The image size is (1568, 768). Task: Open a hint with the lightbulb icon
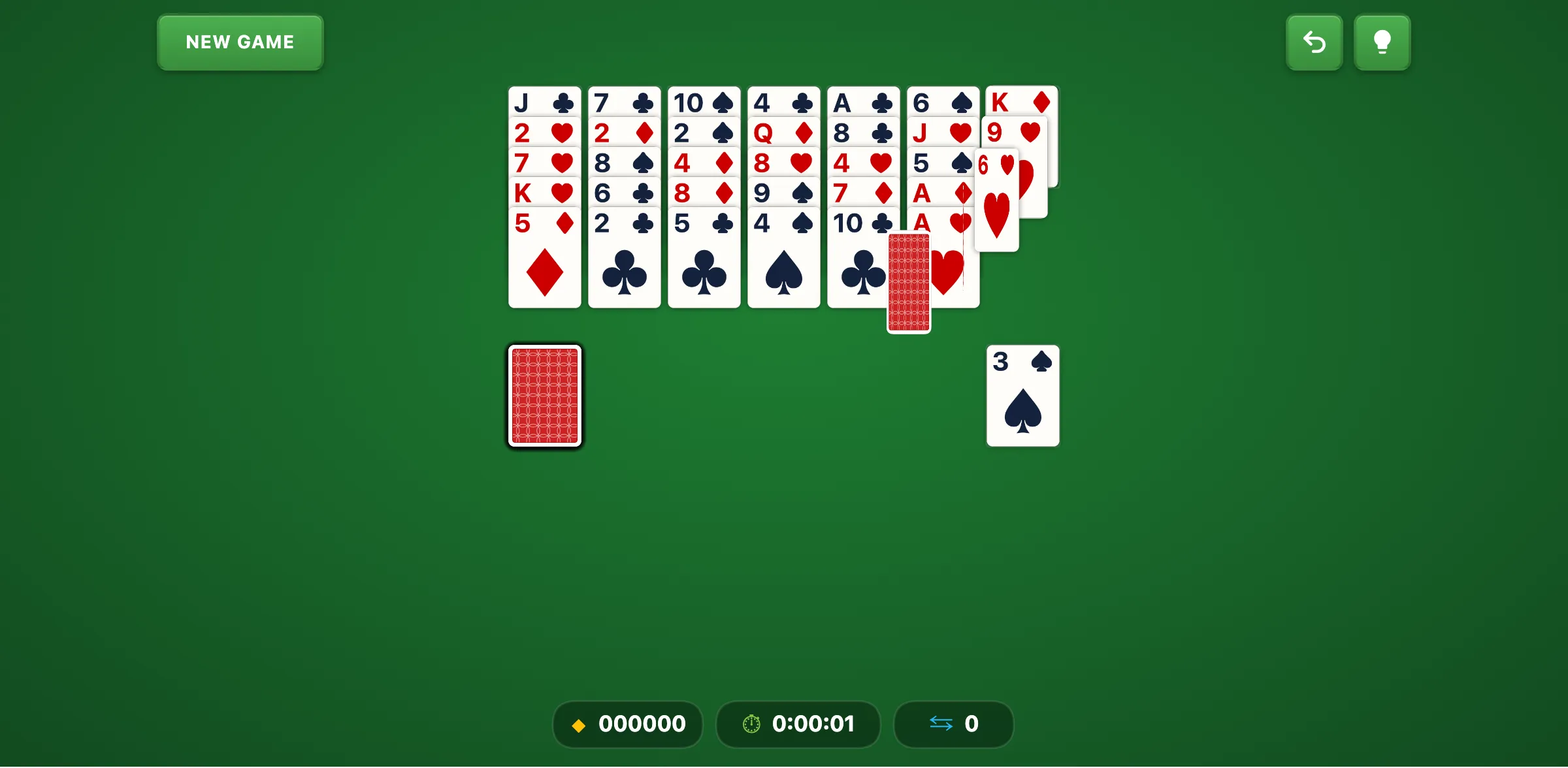(1382, 42)
